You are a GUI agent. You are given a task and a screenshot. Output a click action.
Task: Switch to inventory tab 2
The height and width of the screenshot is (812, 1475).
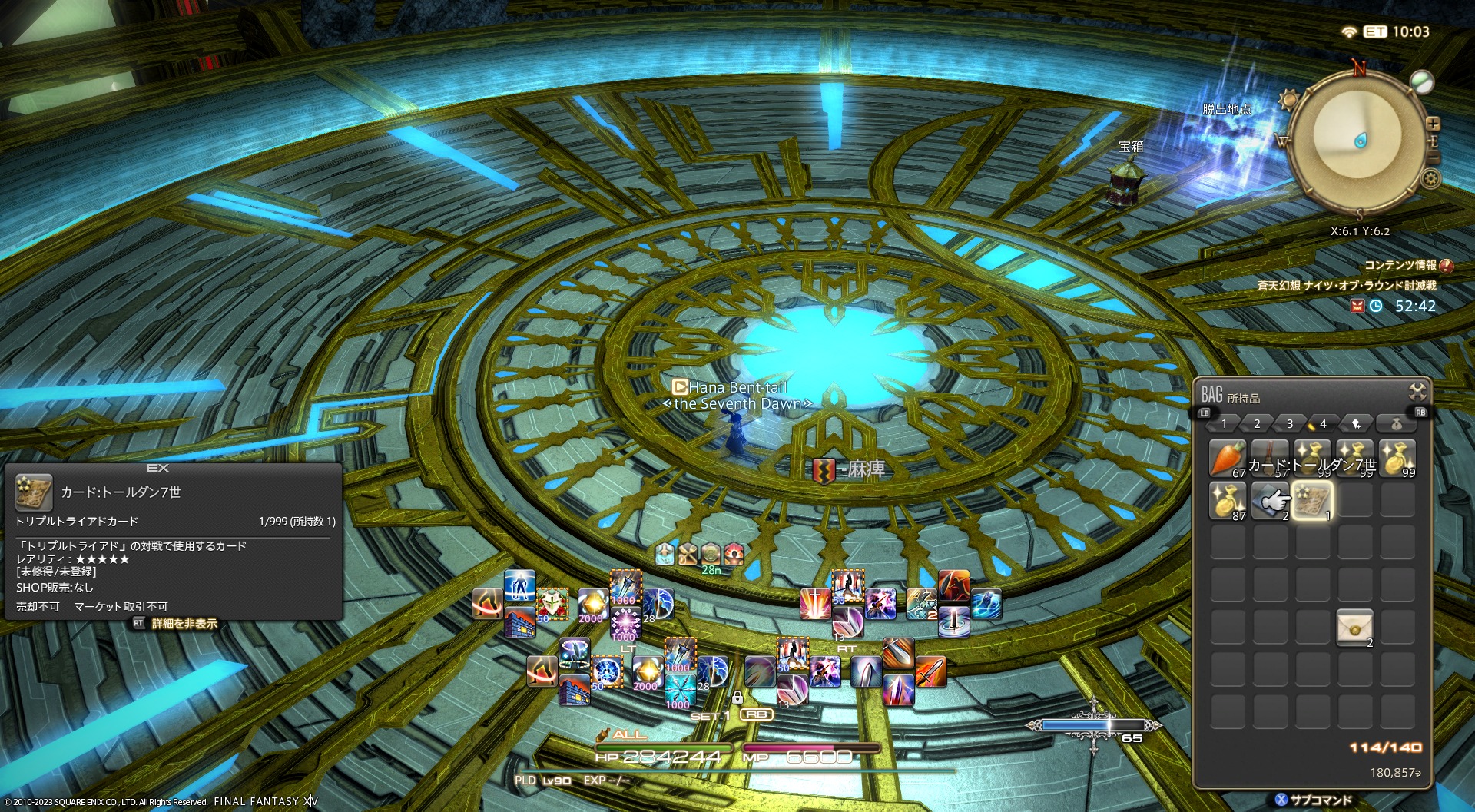1257,424
